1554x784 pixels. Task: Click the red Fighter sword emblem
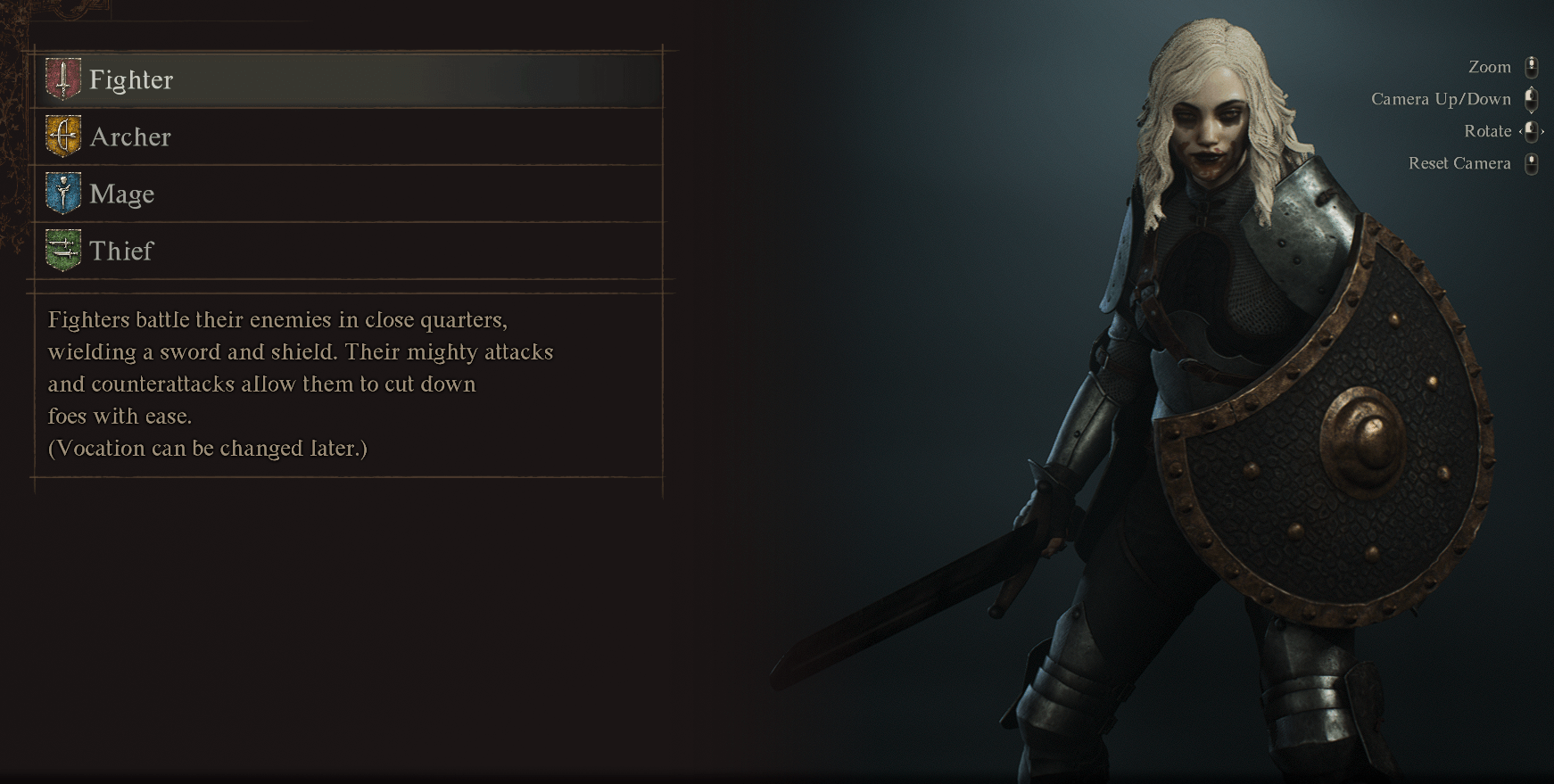[x=63, y=80]
